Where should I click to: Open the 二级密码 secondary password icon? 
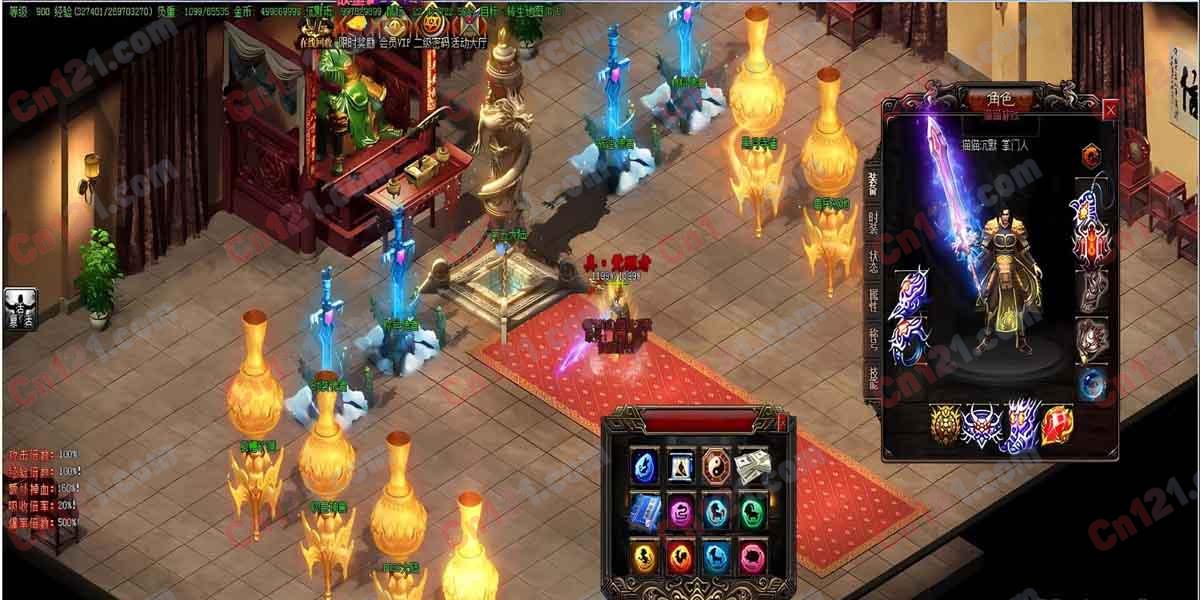coord(434,27)
